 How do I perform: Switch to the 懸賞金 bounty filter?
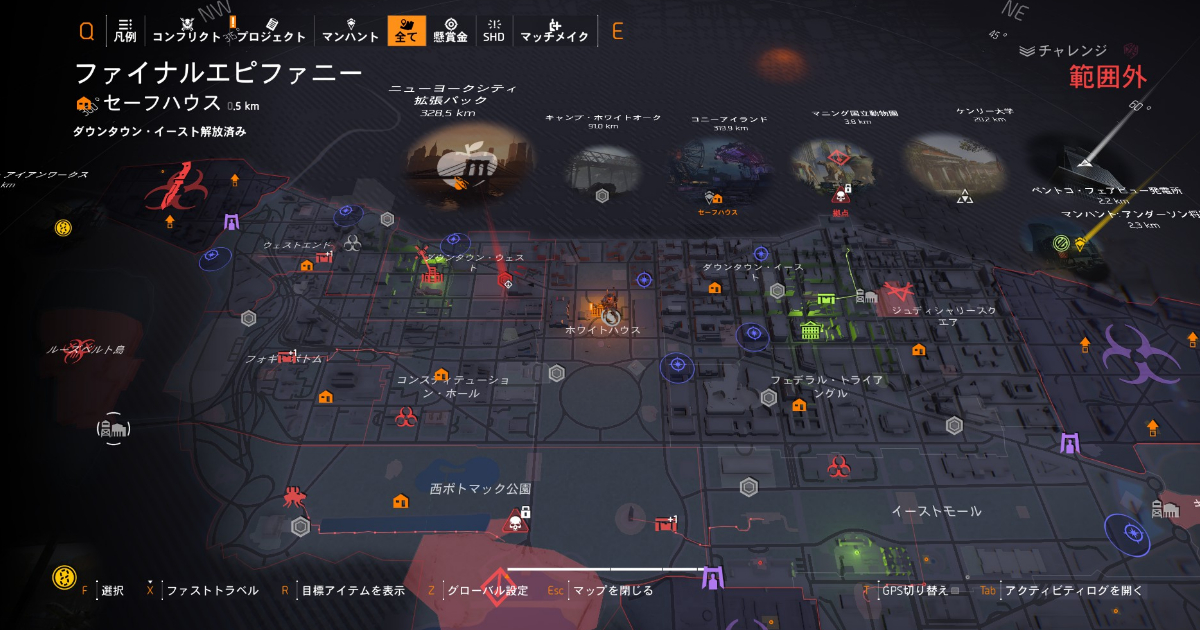click(x=450, y=30)
